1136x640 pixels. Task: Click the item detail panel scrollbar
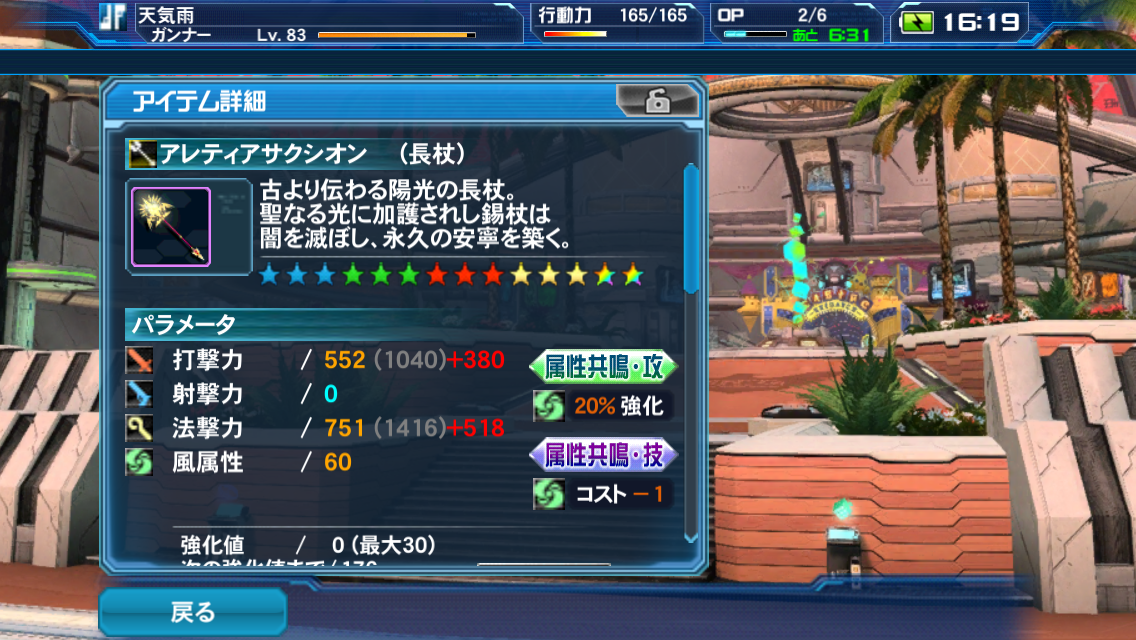pos(690,228)
